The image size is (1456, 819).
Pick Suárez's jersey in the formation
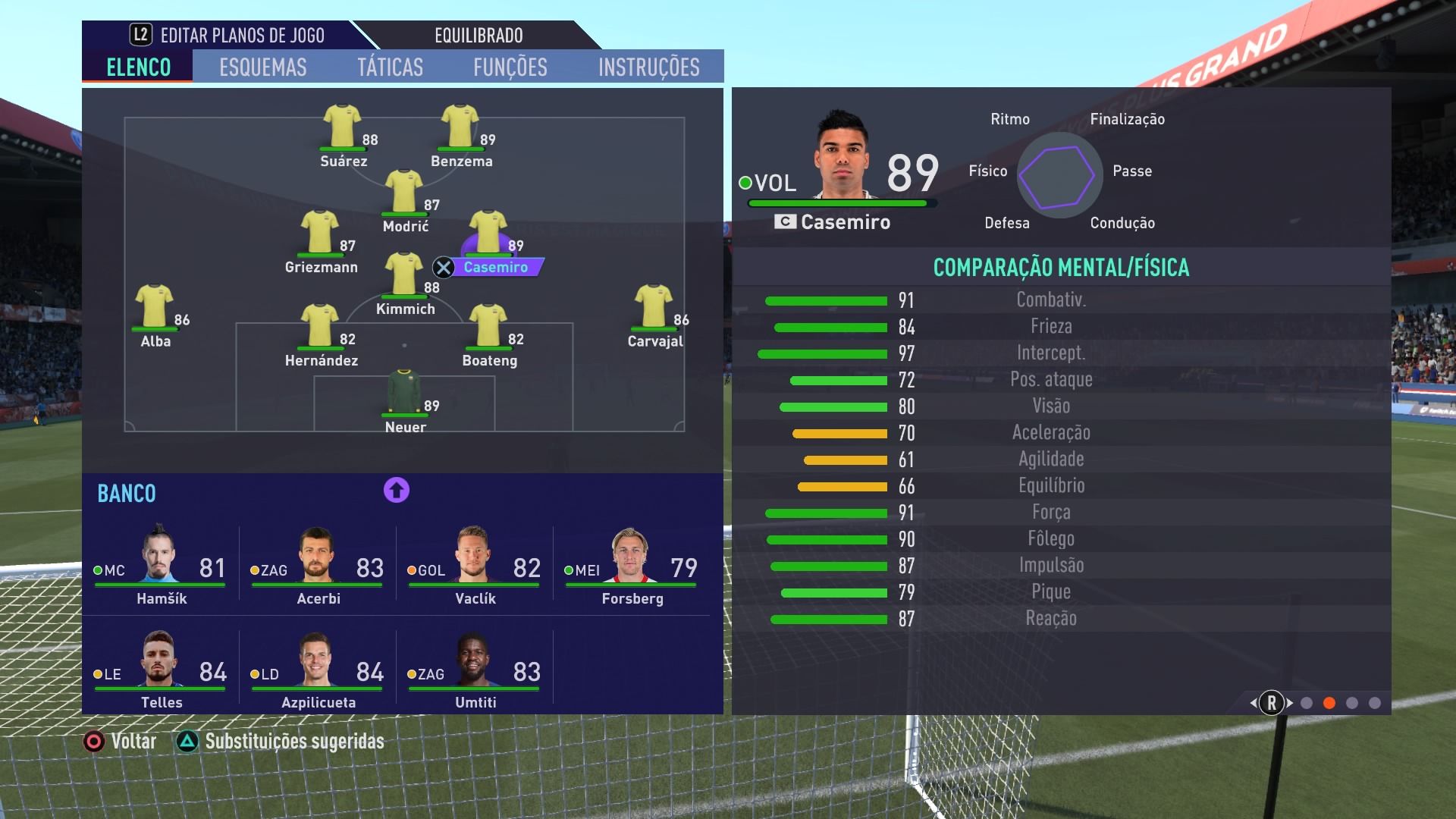341,123
